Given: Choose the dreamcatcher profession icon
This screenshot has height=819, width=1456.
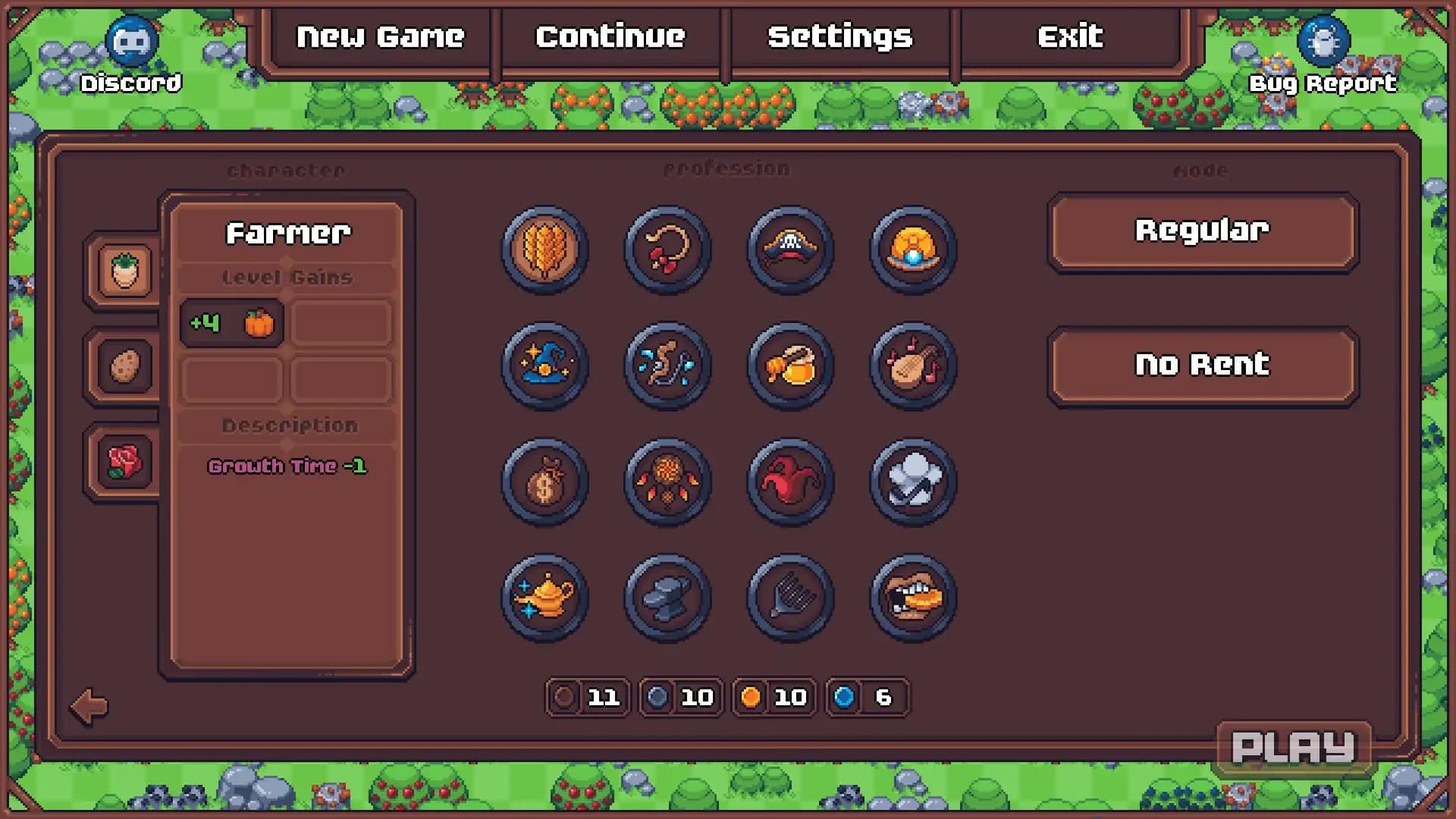Looking at the screenshot, I should click(667, 482).
